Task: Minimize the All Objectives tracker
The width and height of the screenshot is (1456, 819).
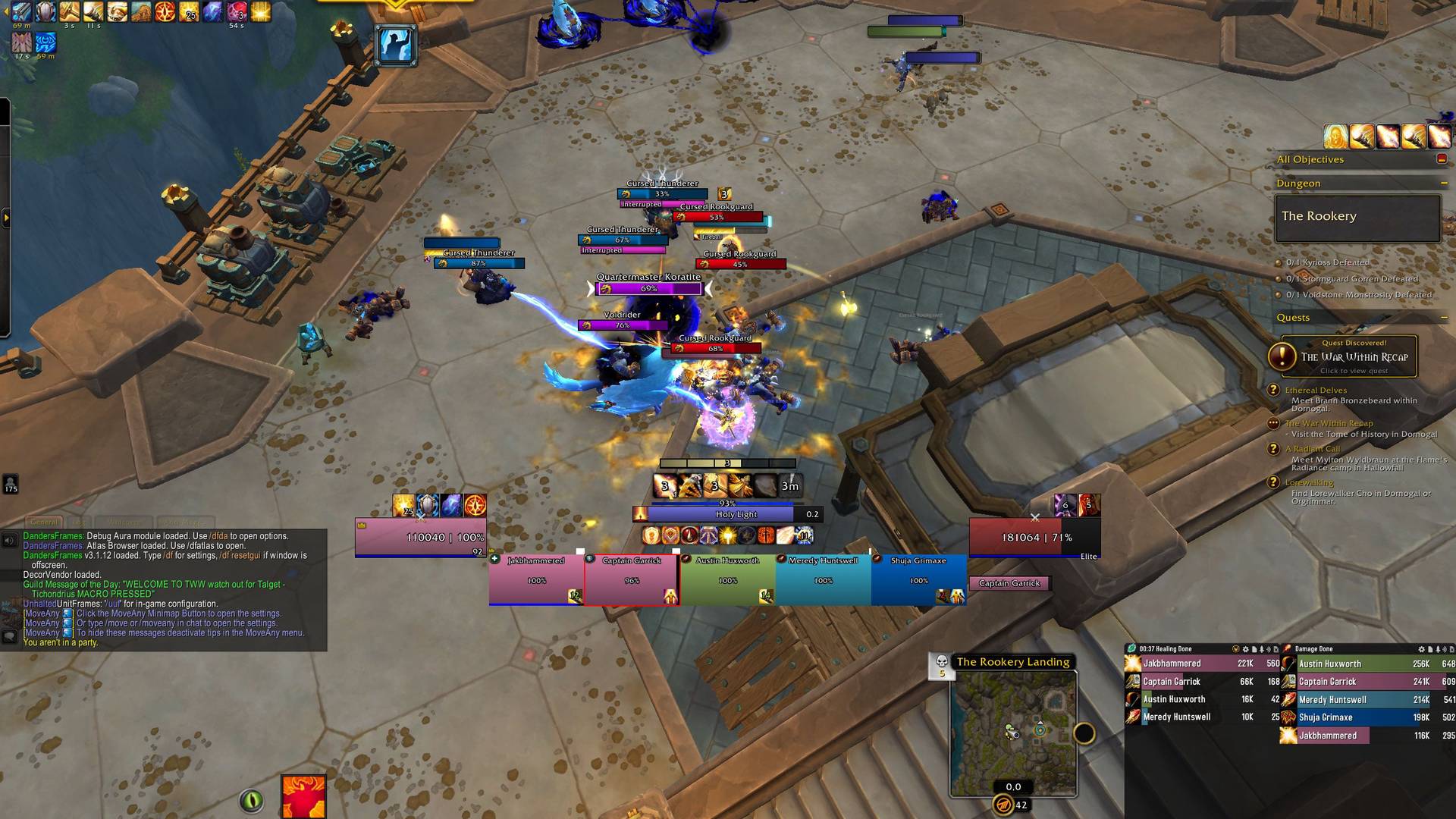Action: click(1442, 159)
